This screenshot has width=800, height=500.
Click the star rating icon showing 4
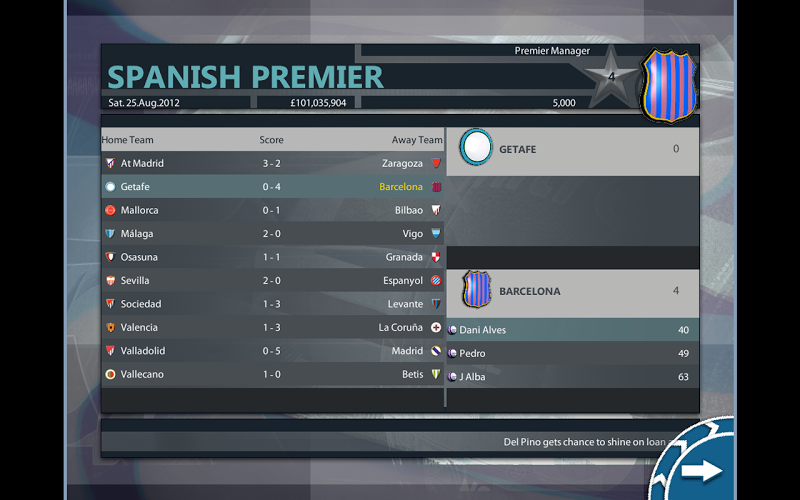coord(611,78)
